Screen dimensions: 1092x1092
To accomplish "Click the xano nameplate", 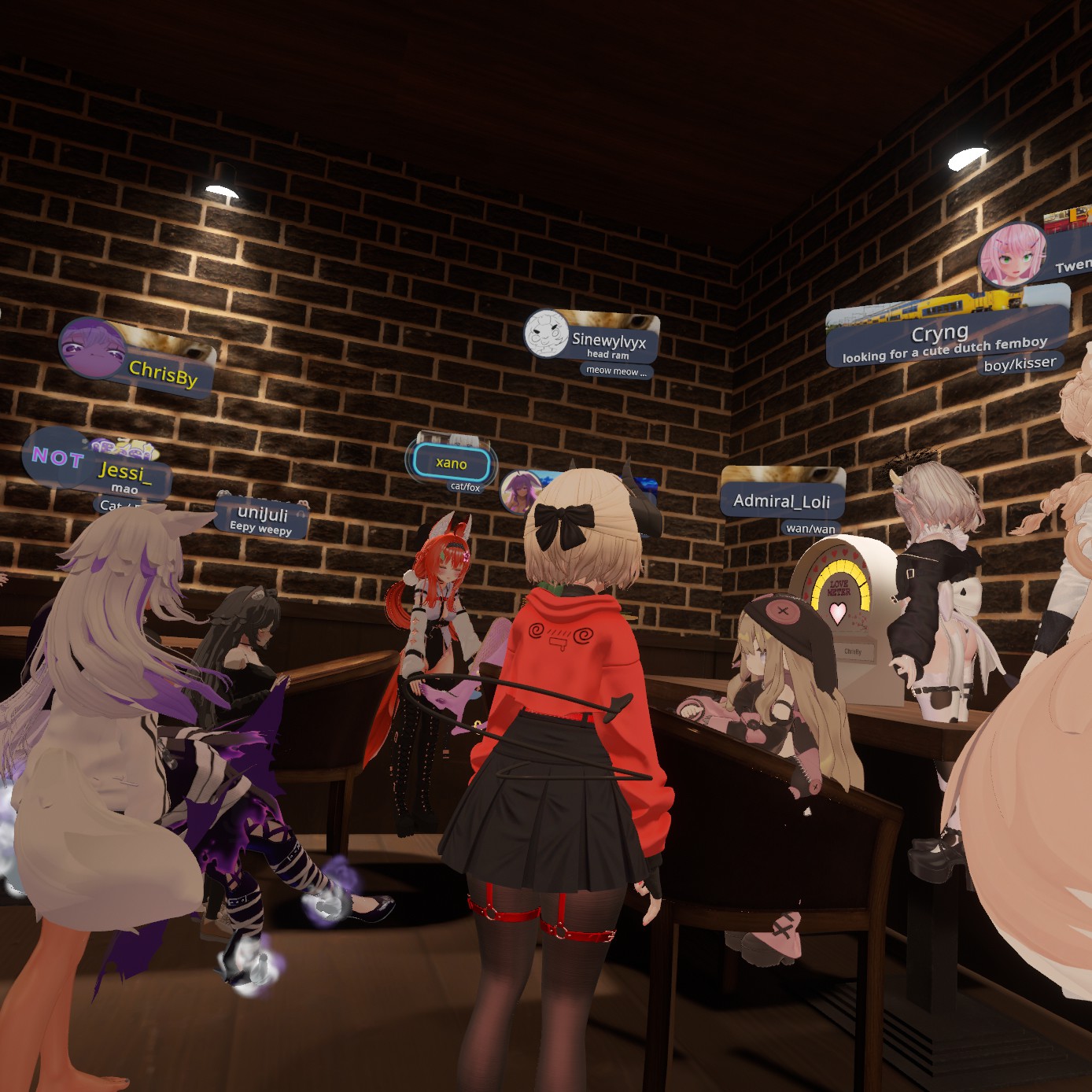I will pyautogui.click(x=452, y=463).
